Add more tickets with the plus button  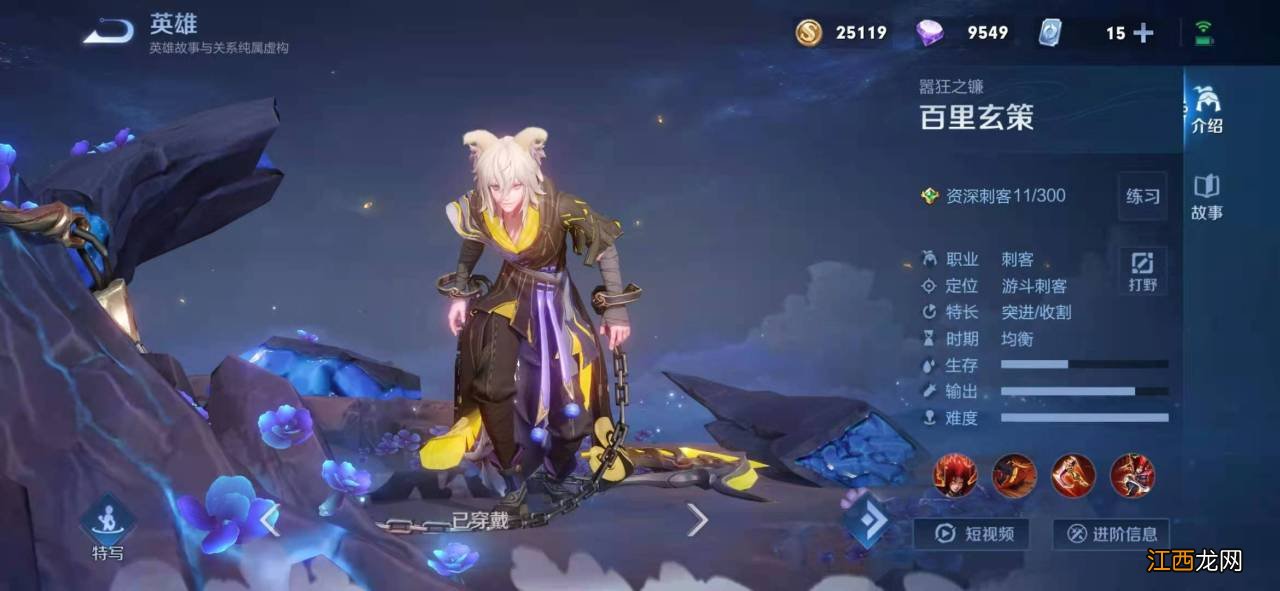pos(1143,33)
